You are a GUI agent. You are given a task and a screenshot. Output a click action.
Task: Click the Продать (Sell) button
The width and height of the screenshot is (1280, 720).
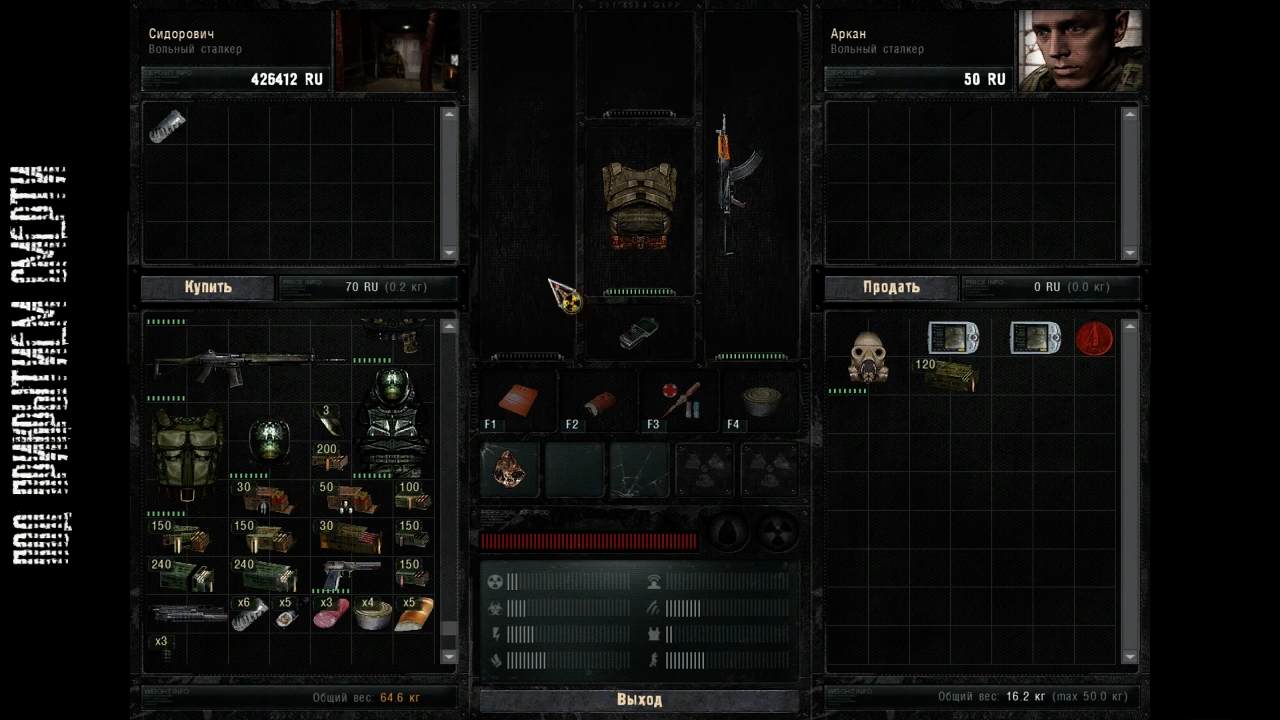(891, 288)
